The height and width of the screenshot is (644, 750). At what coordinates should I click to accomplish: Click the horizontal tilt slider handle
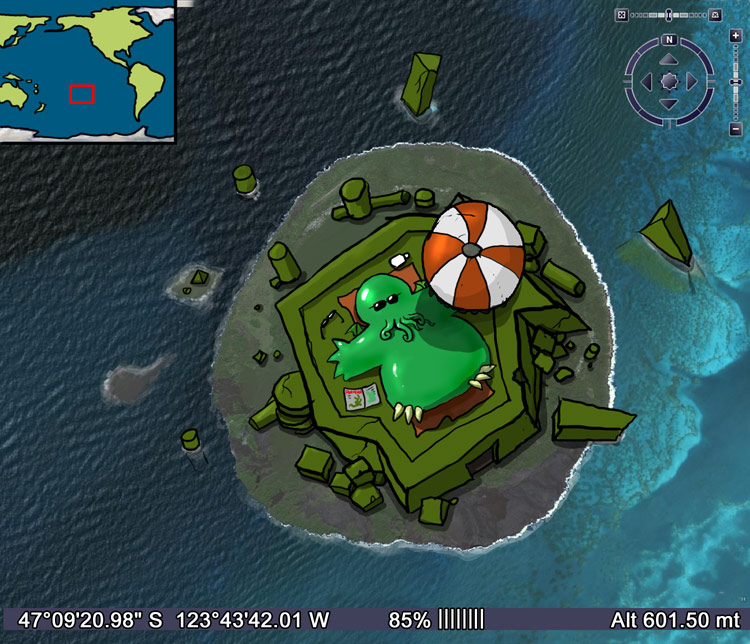click(668, 15)
